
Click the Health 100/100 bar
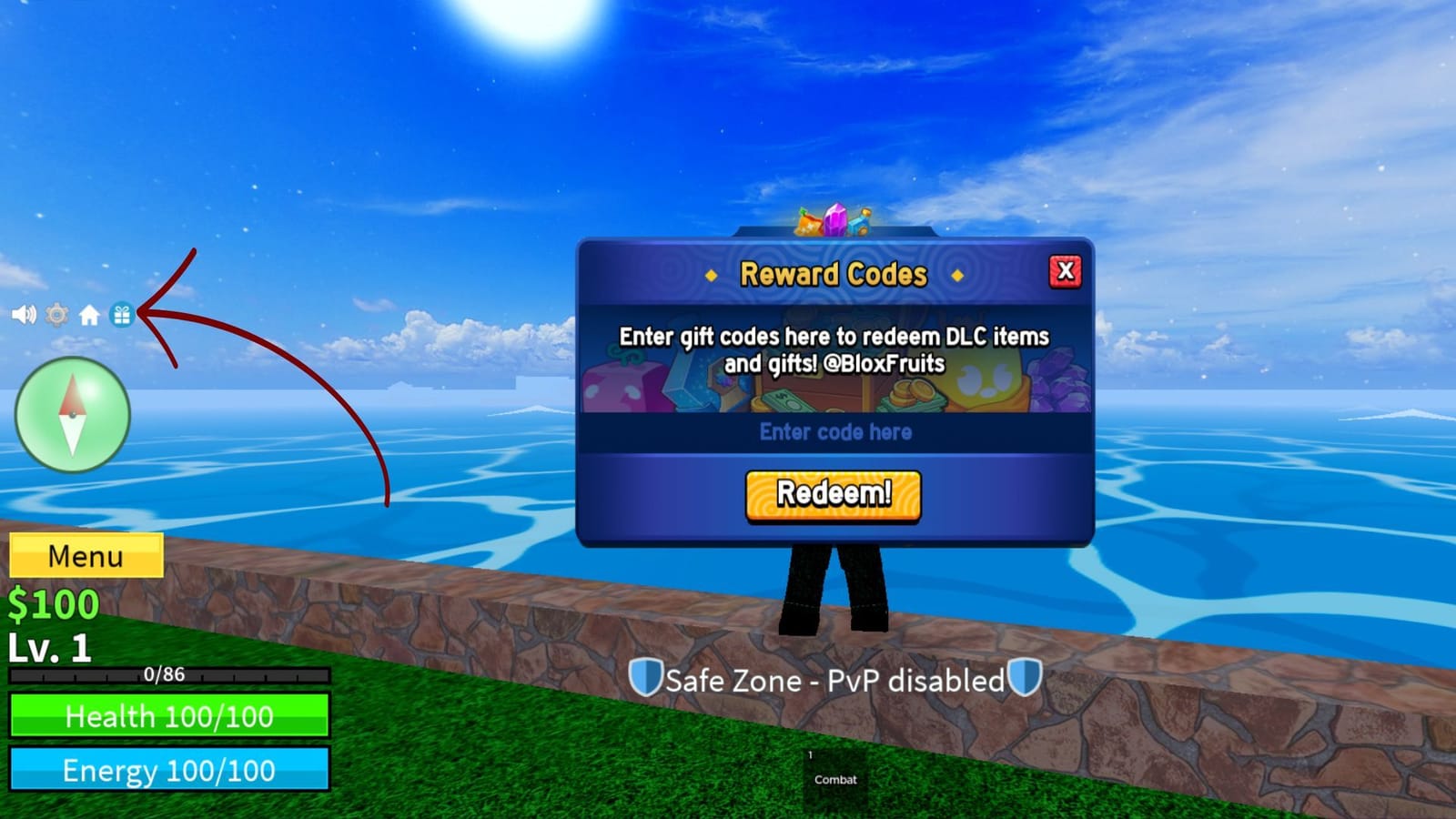click(168, 717)
